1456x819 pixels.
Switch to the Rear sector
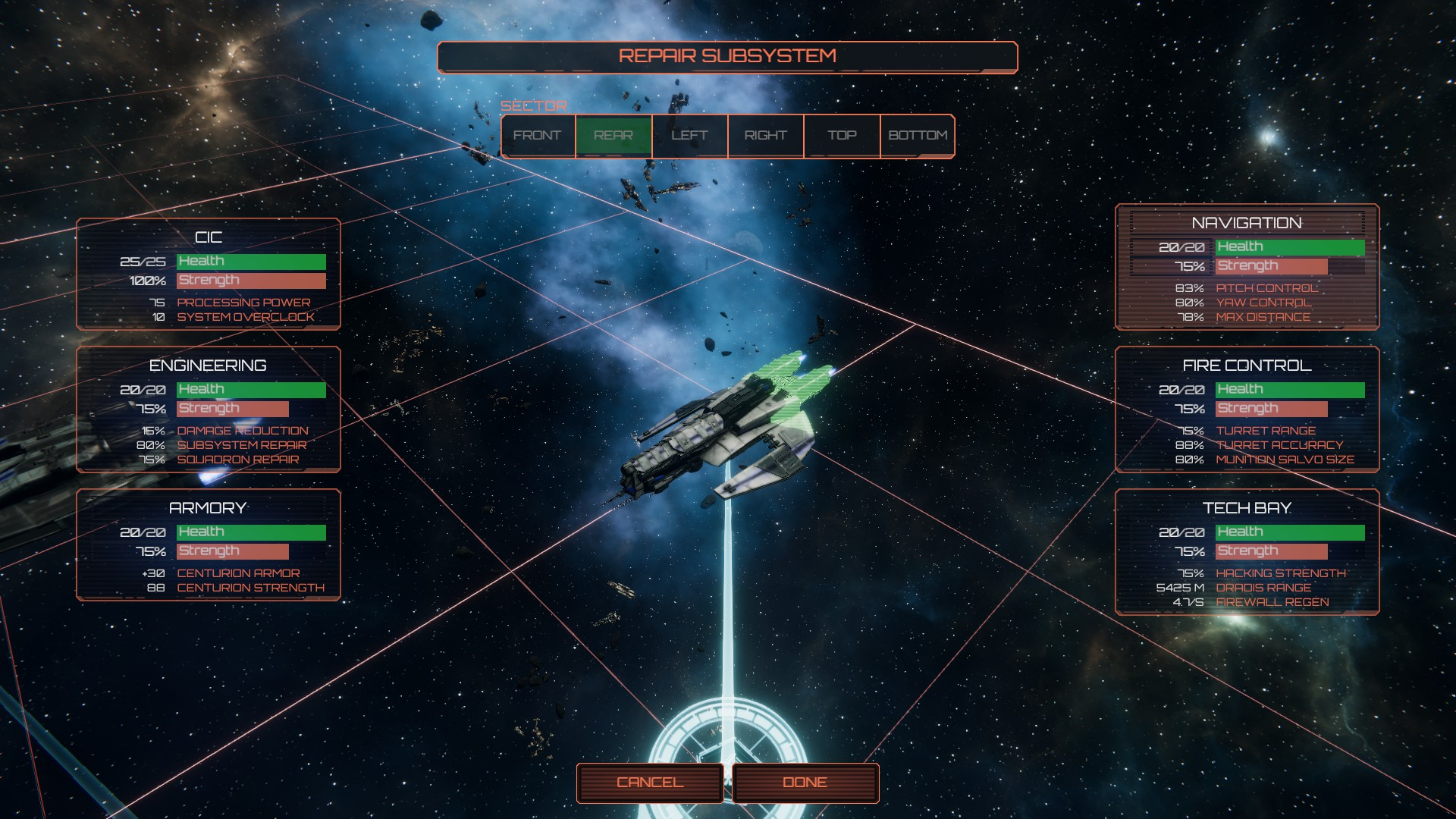tap(613, 136)
